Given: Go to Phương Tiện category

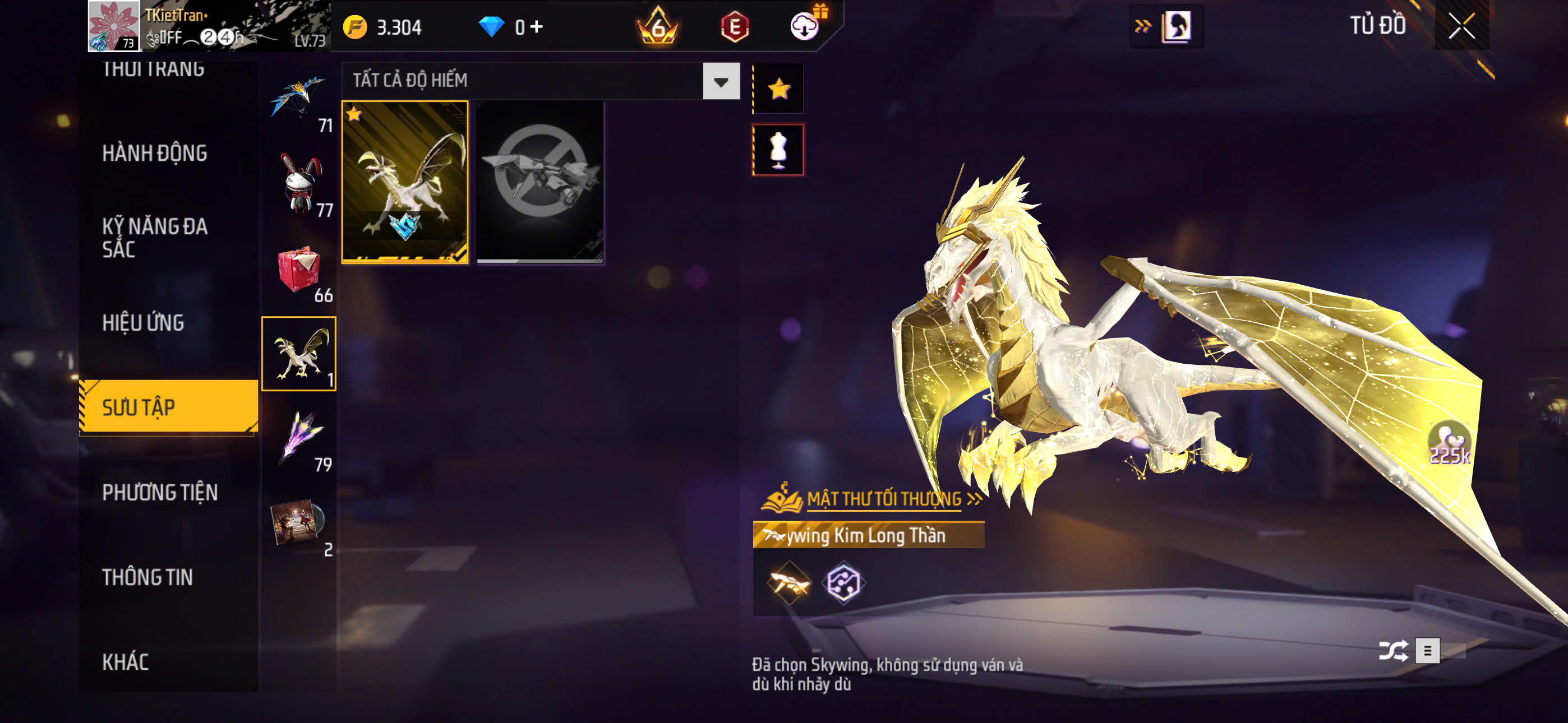Looking at the screenshot, I should (x=159, y=492).
